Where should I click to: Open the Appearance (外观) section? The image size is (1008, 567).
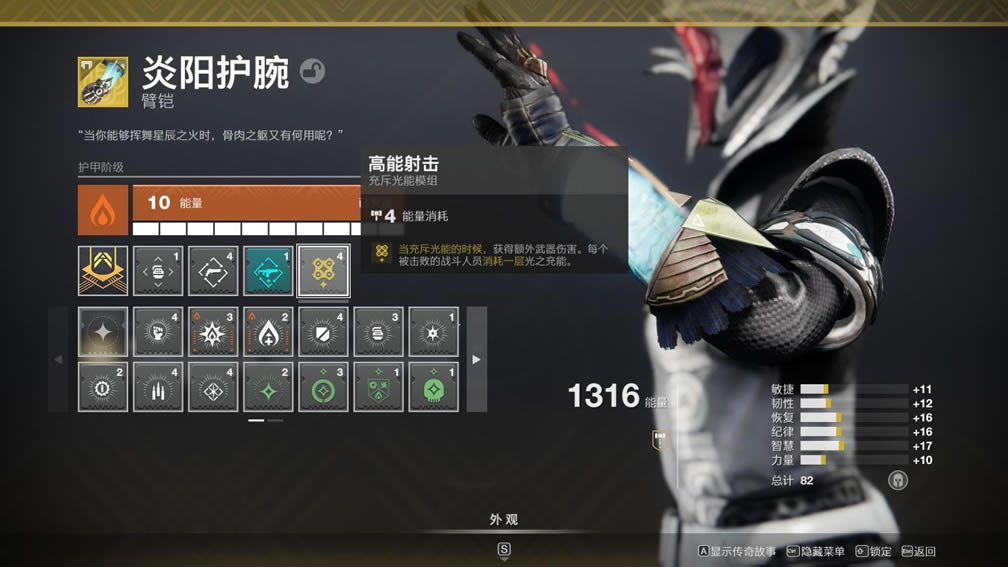[x=504, y=520]
